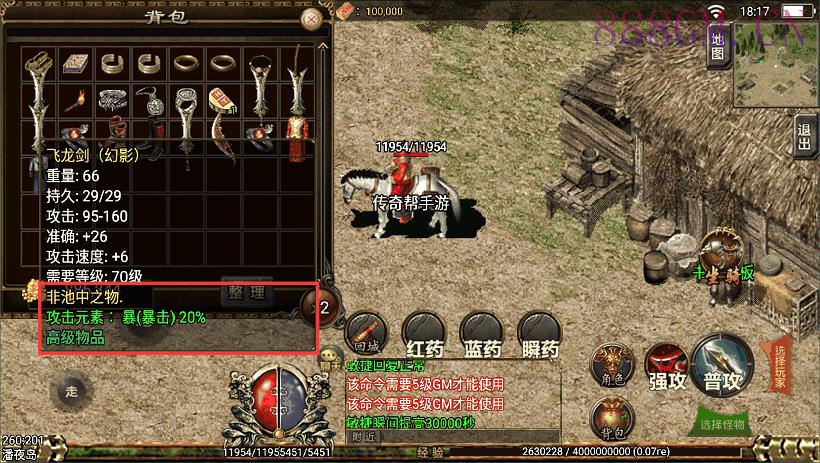820x463 pixels.
Task: Use the 蓝药 blue potion
Action: 482,332
